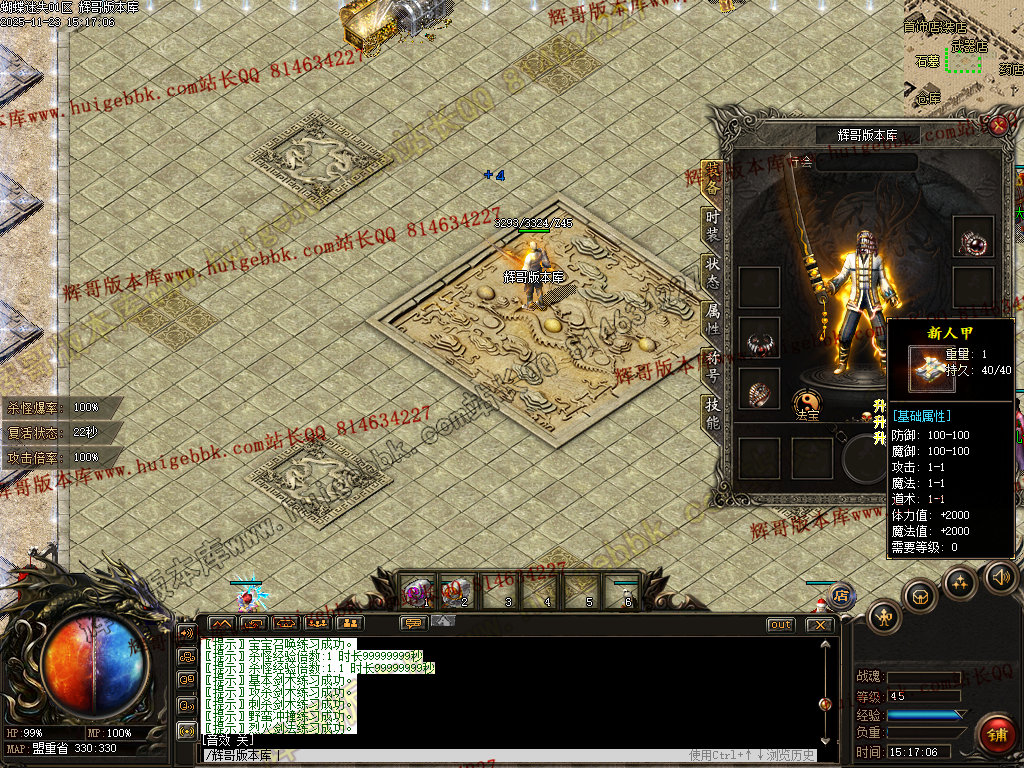Switch to the 时装 fashion tab
The width and height of the screenshot is (1024, 768).
[x=712, y=226]
